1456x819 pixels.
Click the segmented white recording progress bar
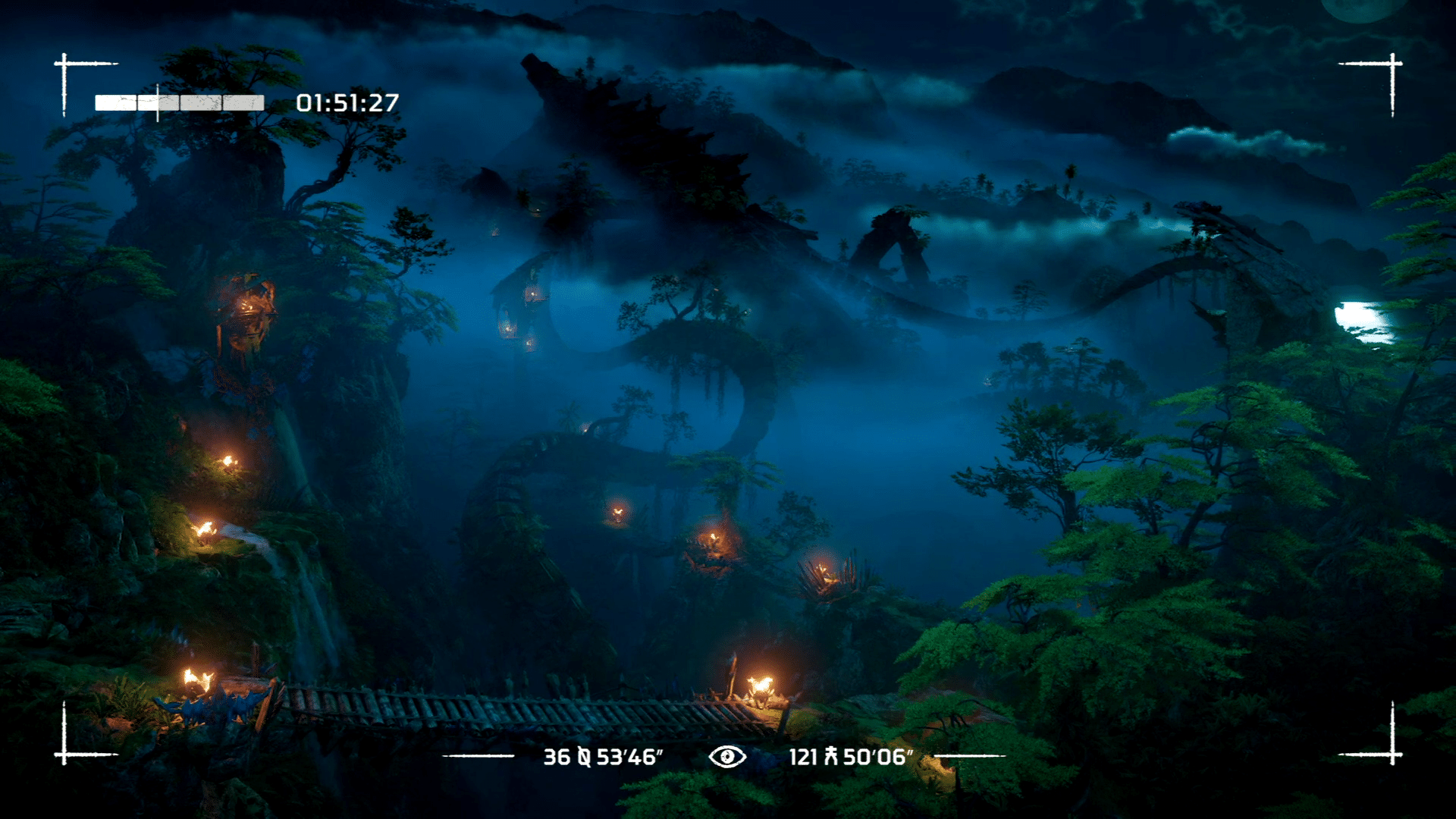(x=179, y=103)
